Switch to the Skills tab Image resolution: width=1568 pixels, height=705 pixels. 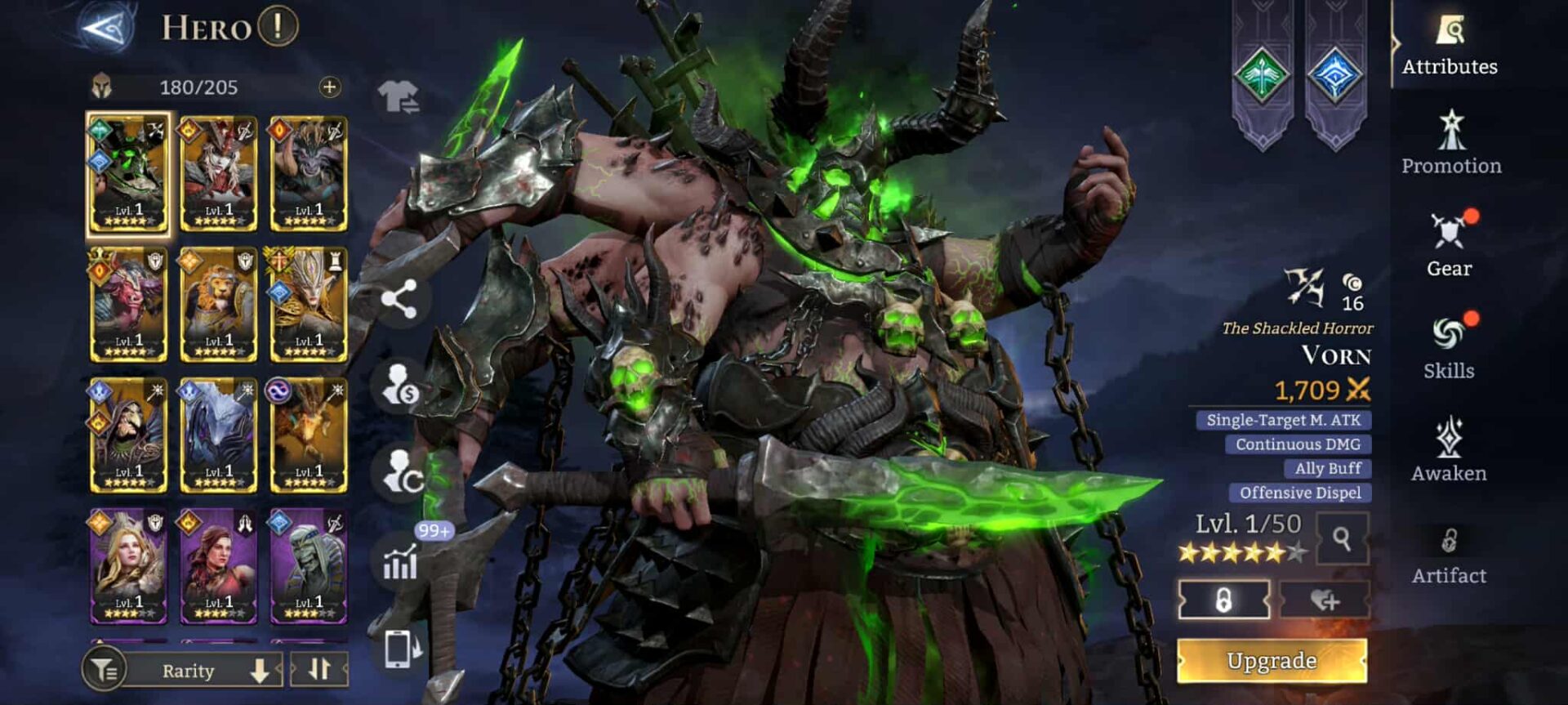click(1450, 347)
